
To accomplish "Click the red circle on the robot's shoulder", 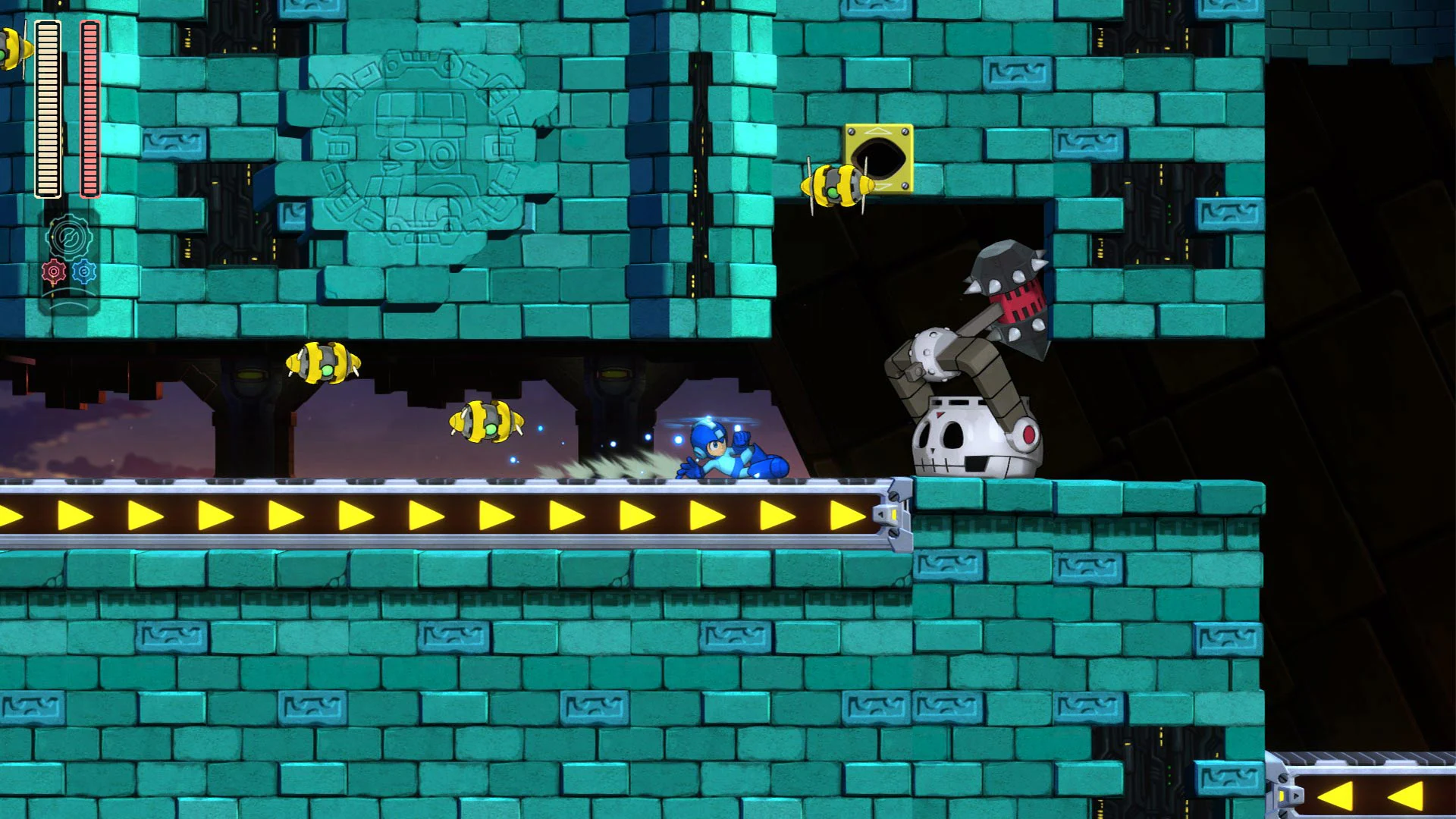I will click(1028, 434).
